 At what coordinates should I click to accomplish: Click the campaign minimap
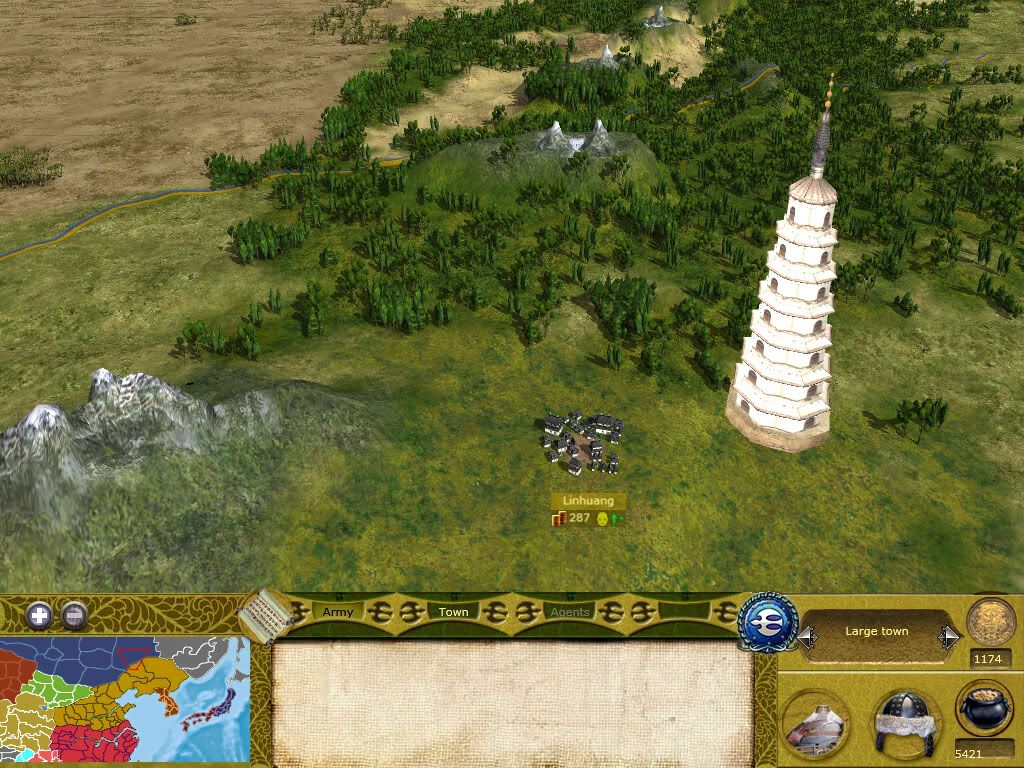tap(125, 700)
